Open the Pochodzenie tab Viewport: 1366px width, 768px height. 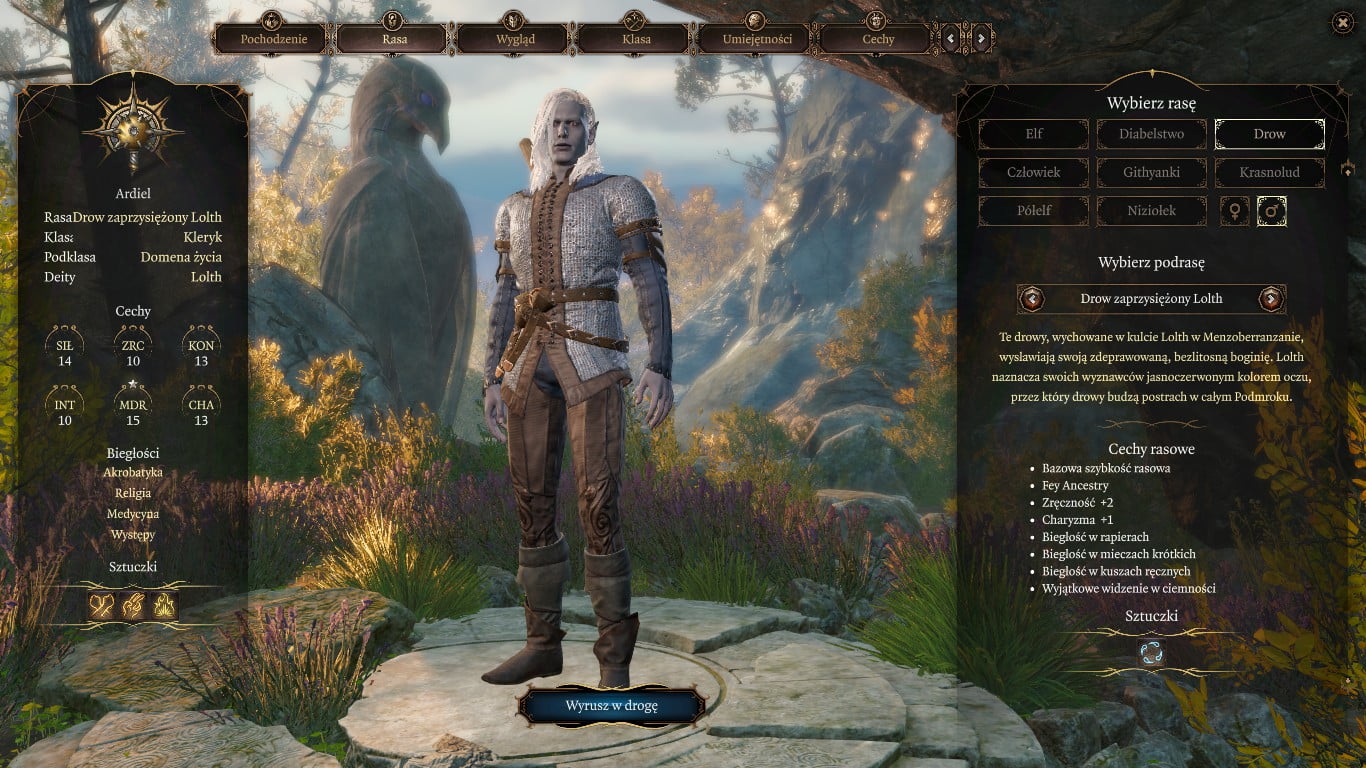273,39
